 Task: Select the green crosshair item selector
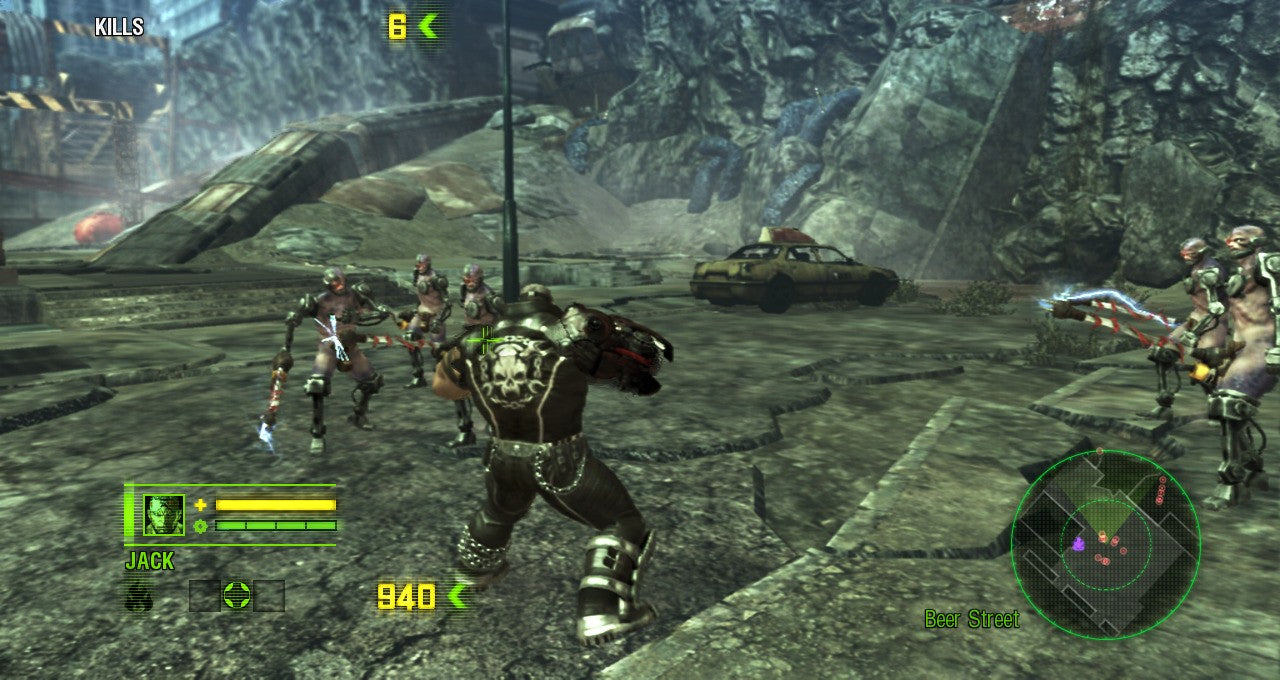pyautogui.click(x=236, y=596)
